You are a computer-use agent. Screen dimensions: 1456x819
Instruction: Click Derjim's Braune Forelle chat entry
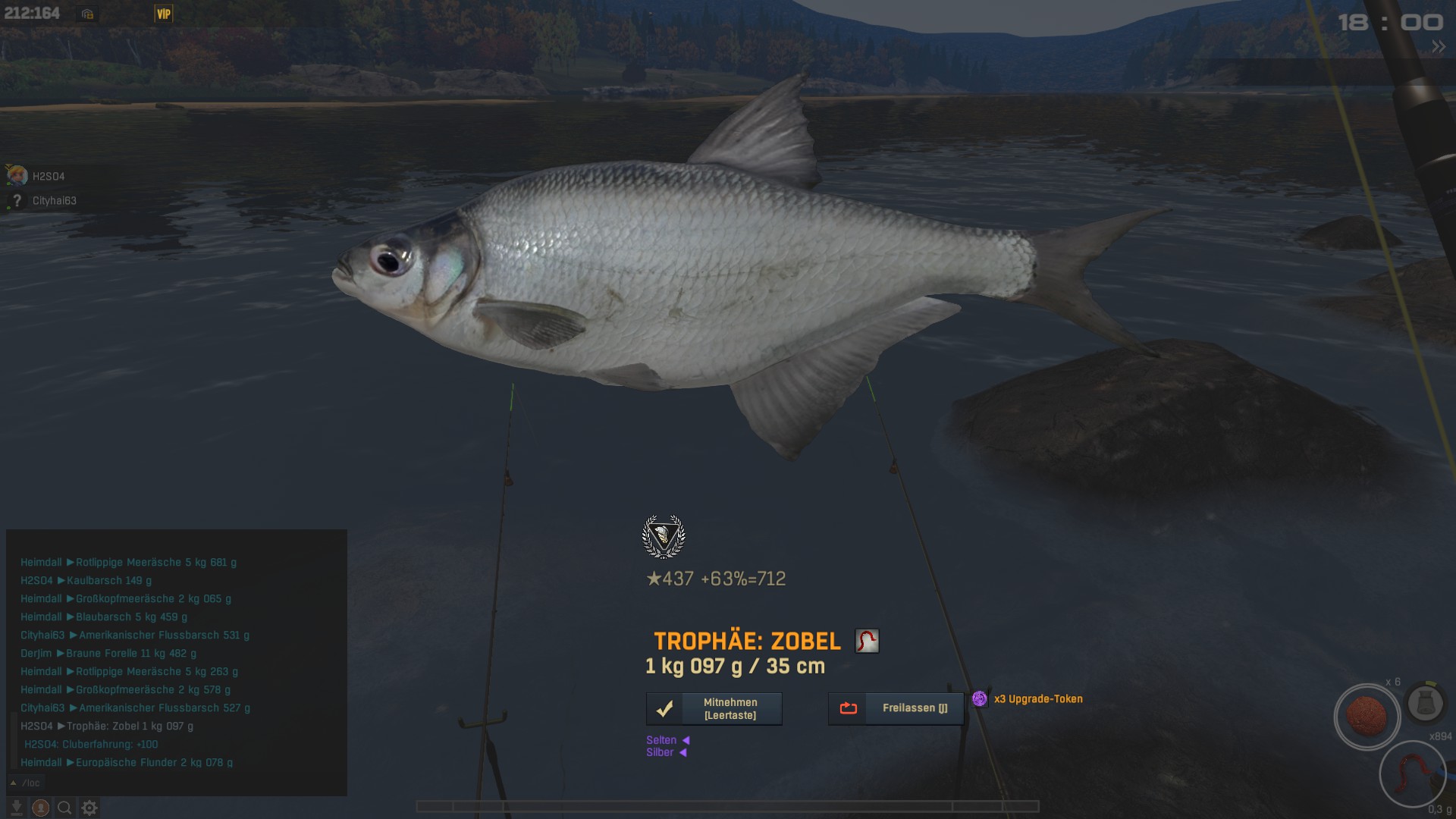(x=130, y=653)
